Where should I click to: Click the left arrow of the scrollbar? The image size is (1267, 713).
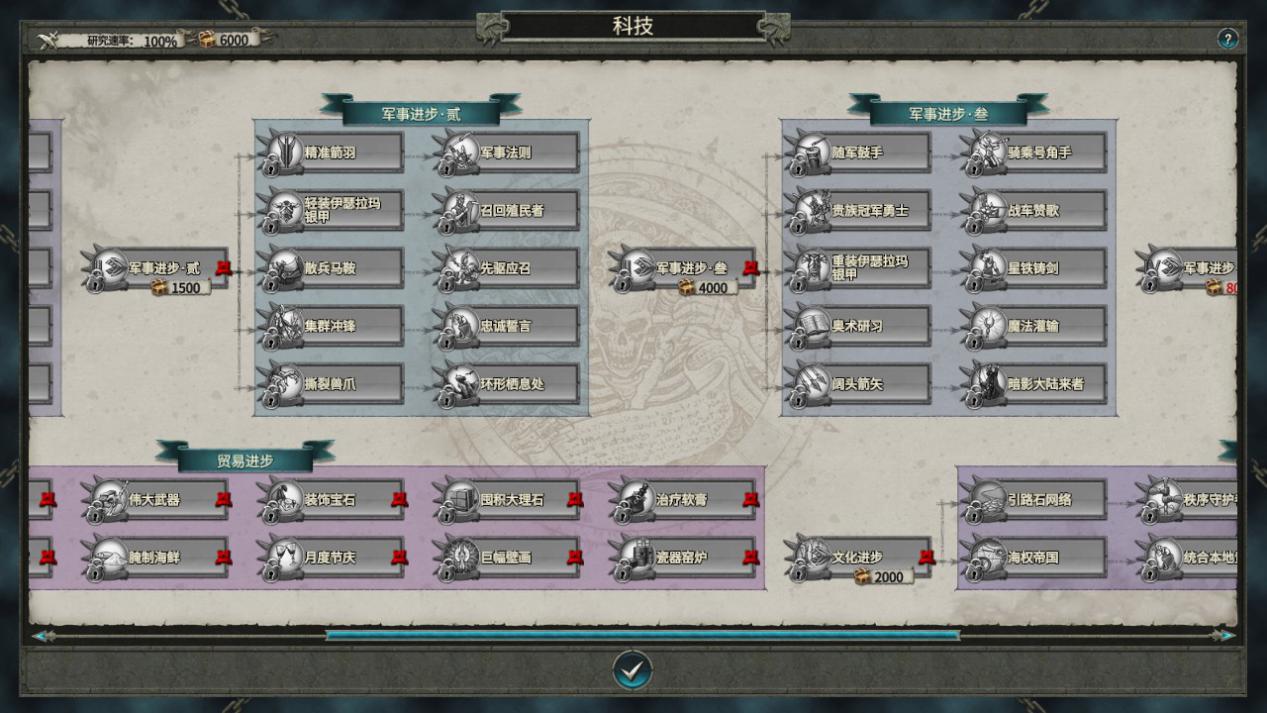tap(42, 636)
